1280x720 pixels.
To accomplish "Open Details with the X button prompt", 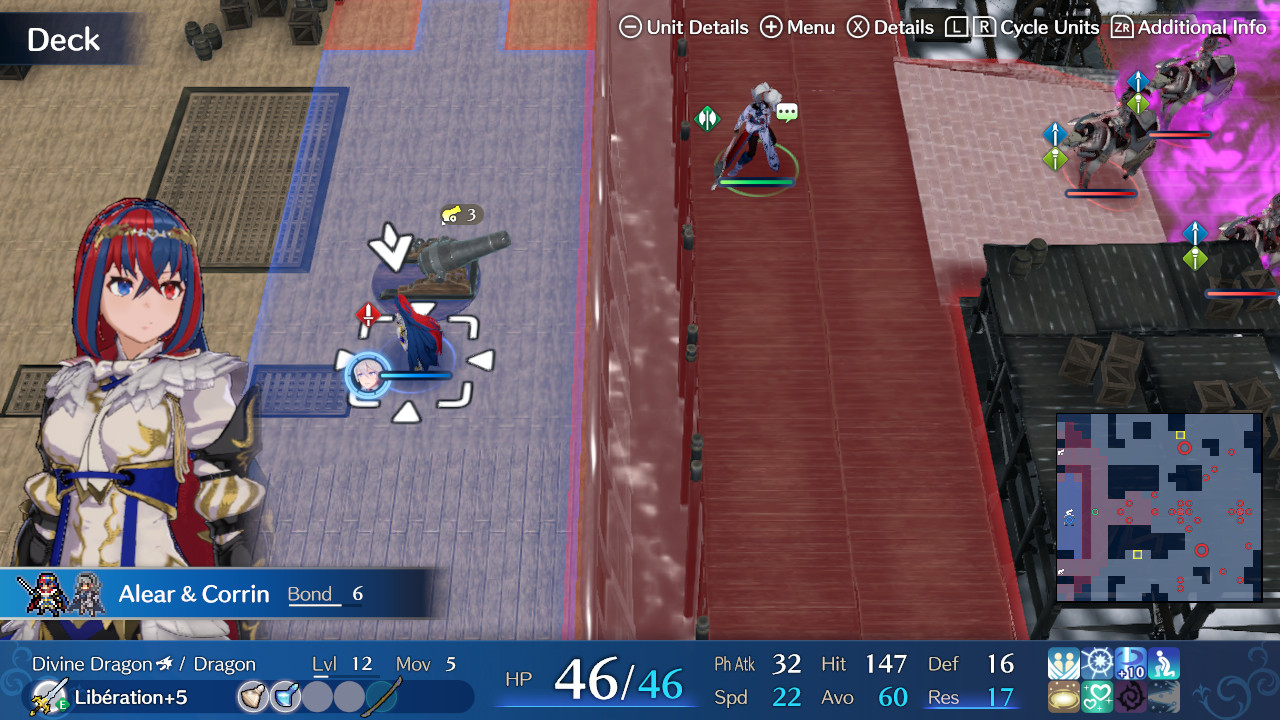I will 858,27.
